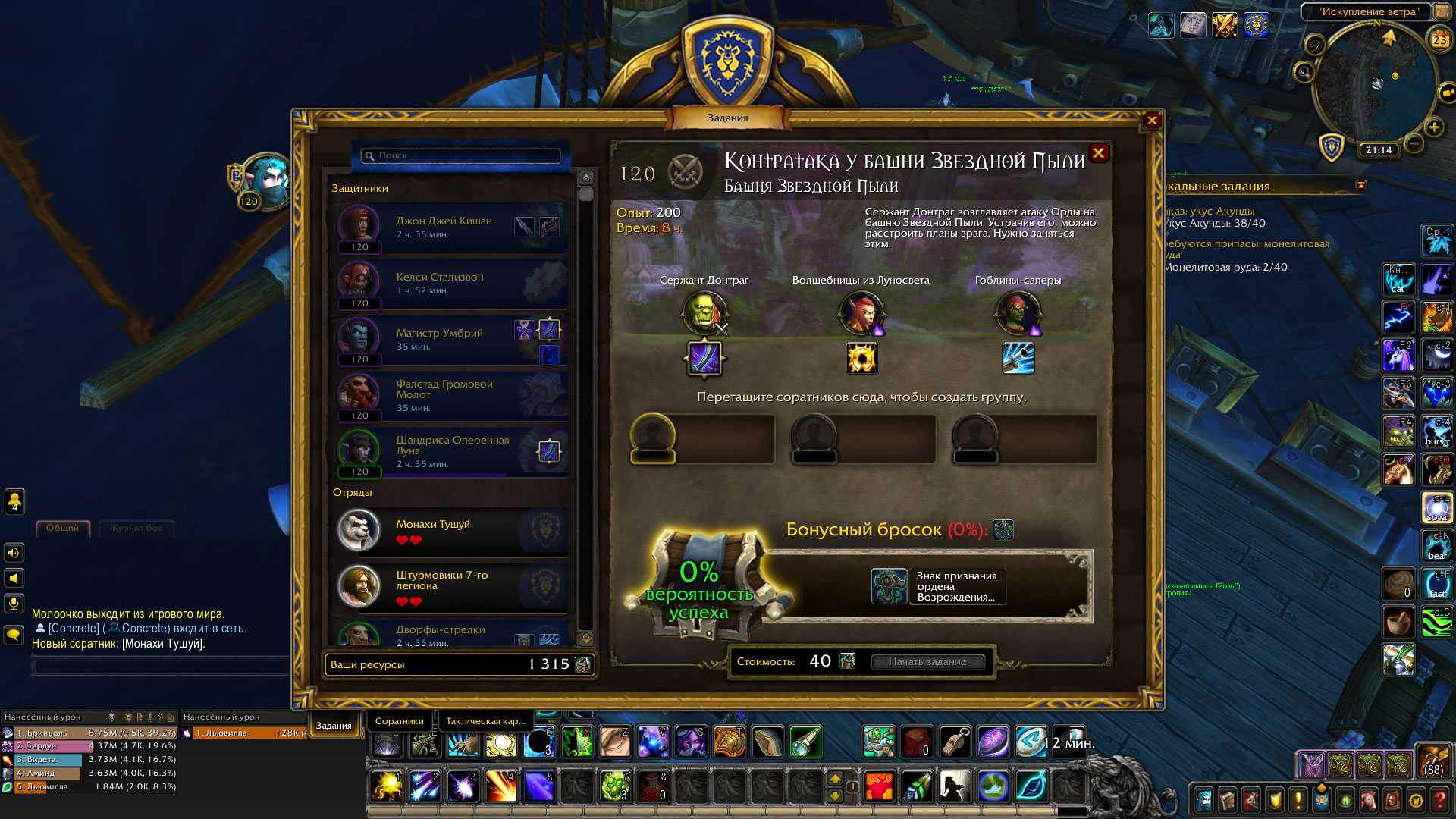Select the Задания tab
Screen dimensions: 1456x819
pyautogui.click(x=334, y=726)
